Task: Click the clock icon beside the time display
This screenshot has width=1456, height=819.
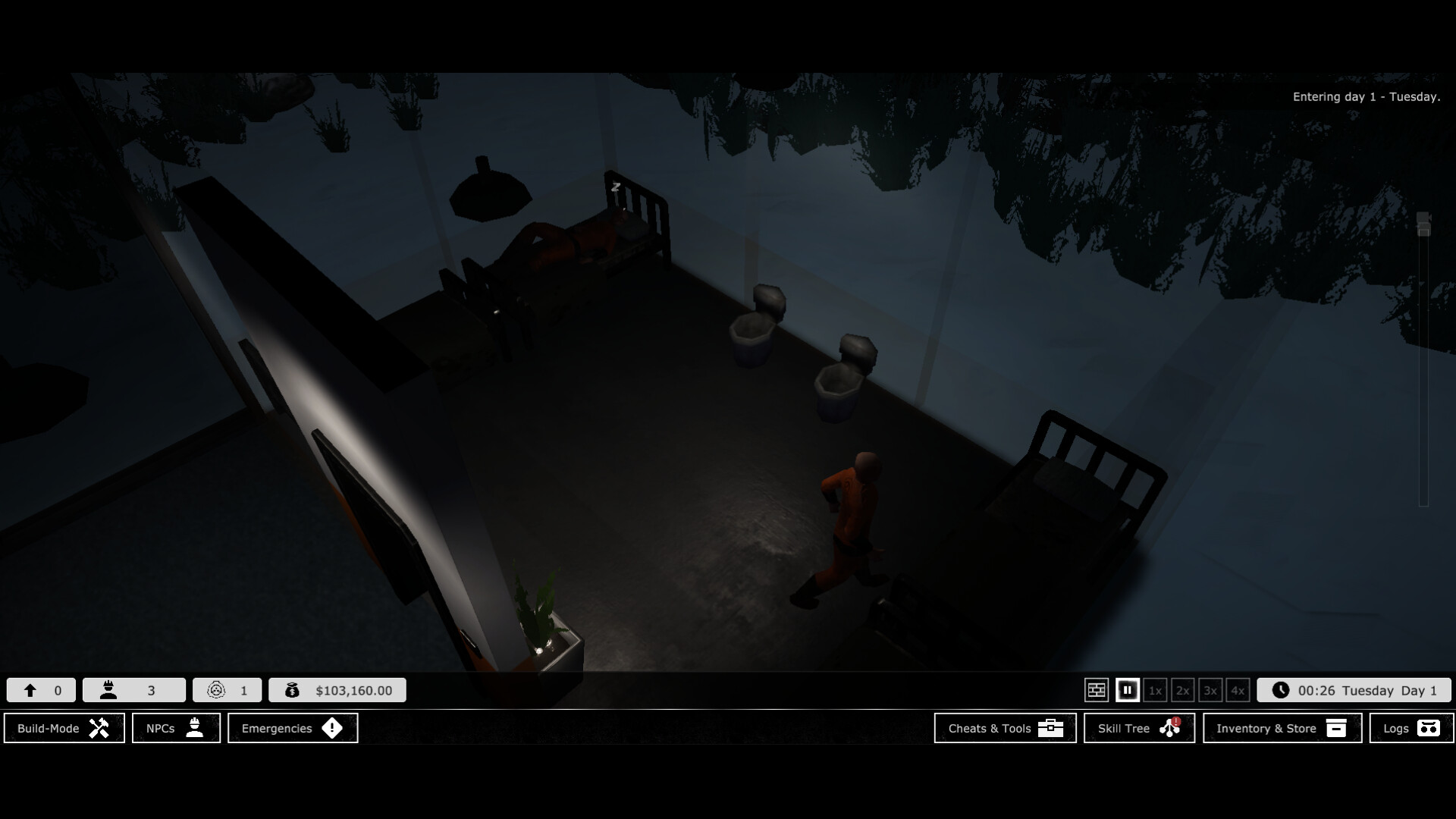Action: 1282,690
